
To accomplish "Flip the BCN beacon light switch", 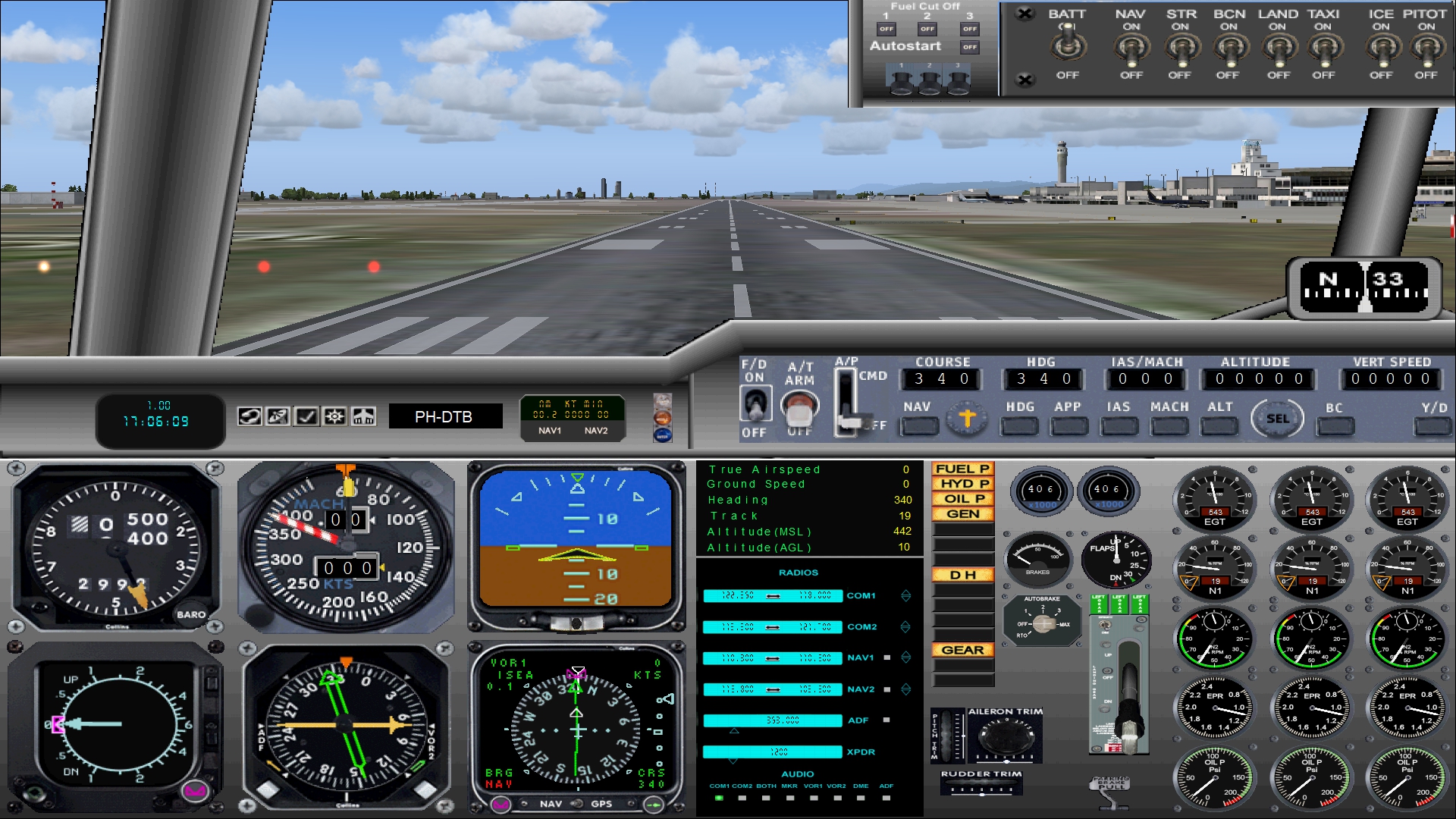I will pyautogui.click(x=1228, y=49).
